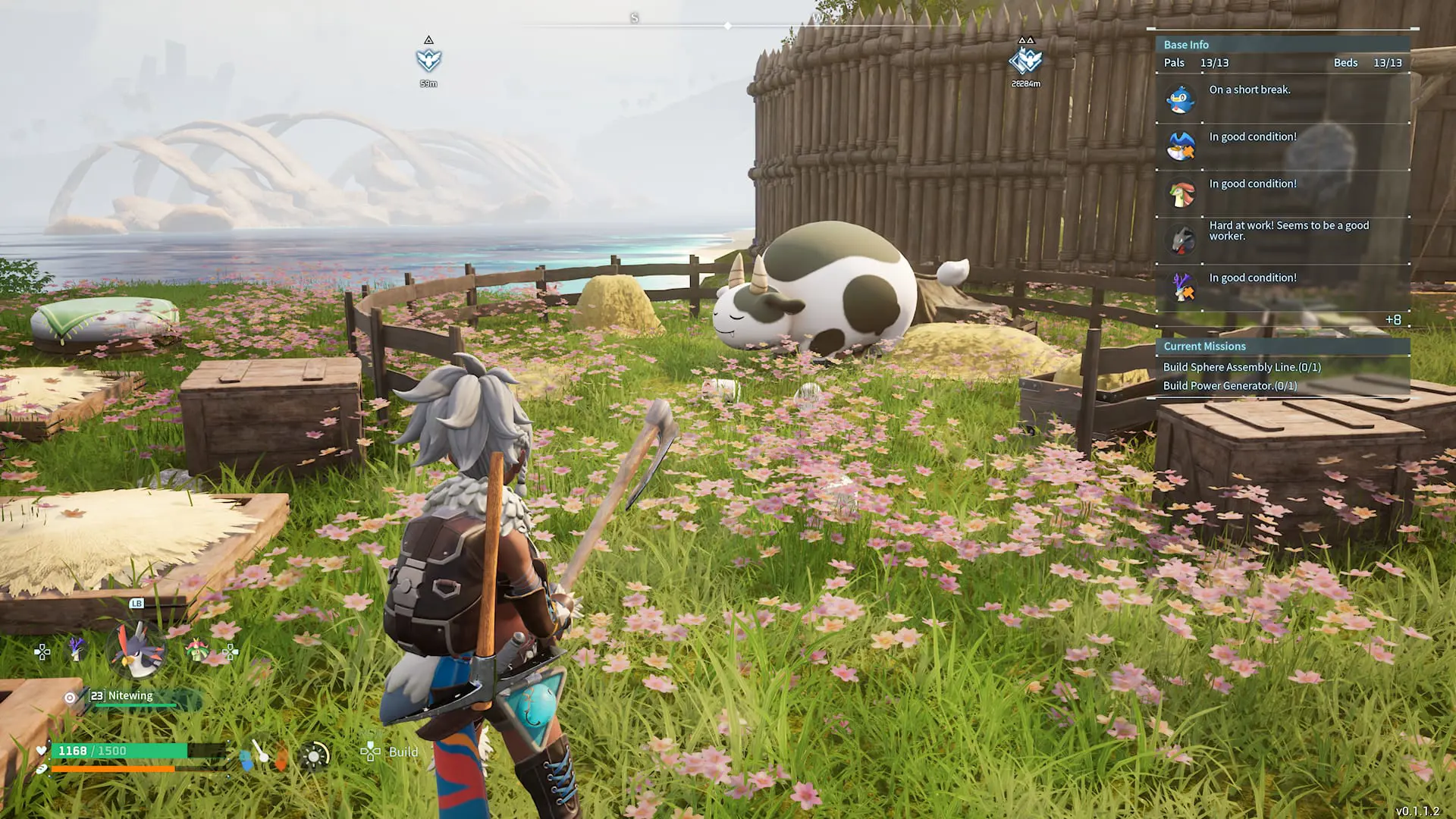Click the distant compass marker at 26284m

point(1026,61)
